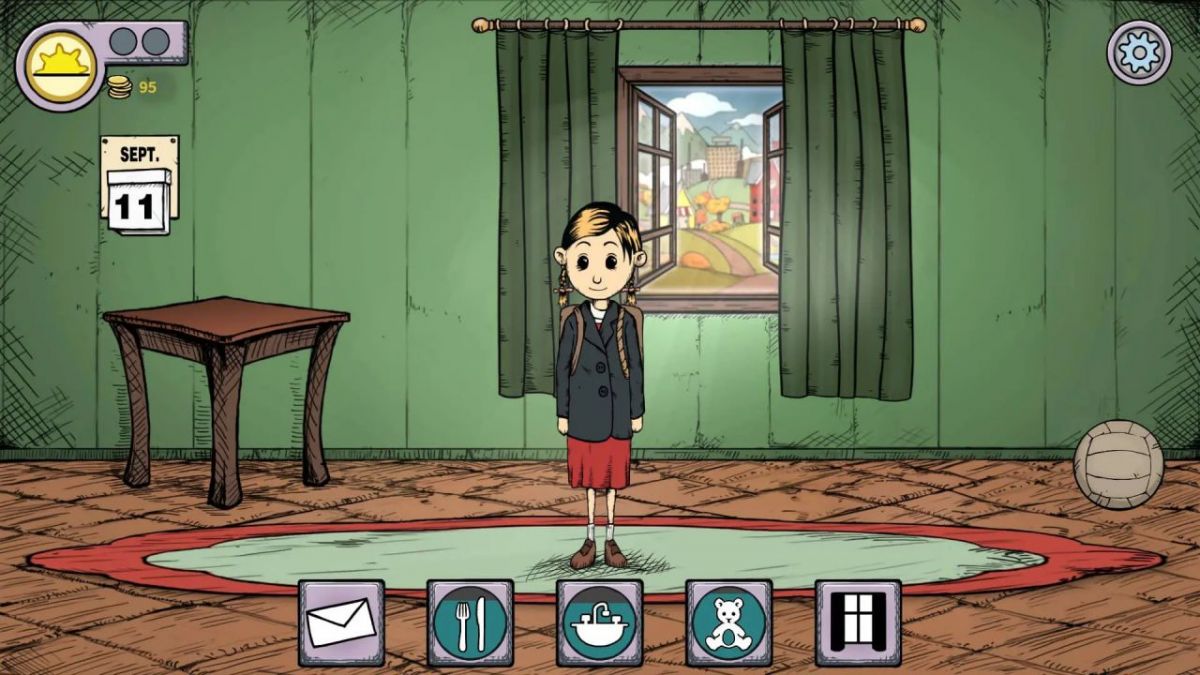Select the fork and knife food button
The height and width of the screenshot is (675, 1200).
click(470, 622)
